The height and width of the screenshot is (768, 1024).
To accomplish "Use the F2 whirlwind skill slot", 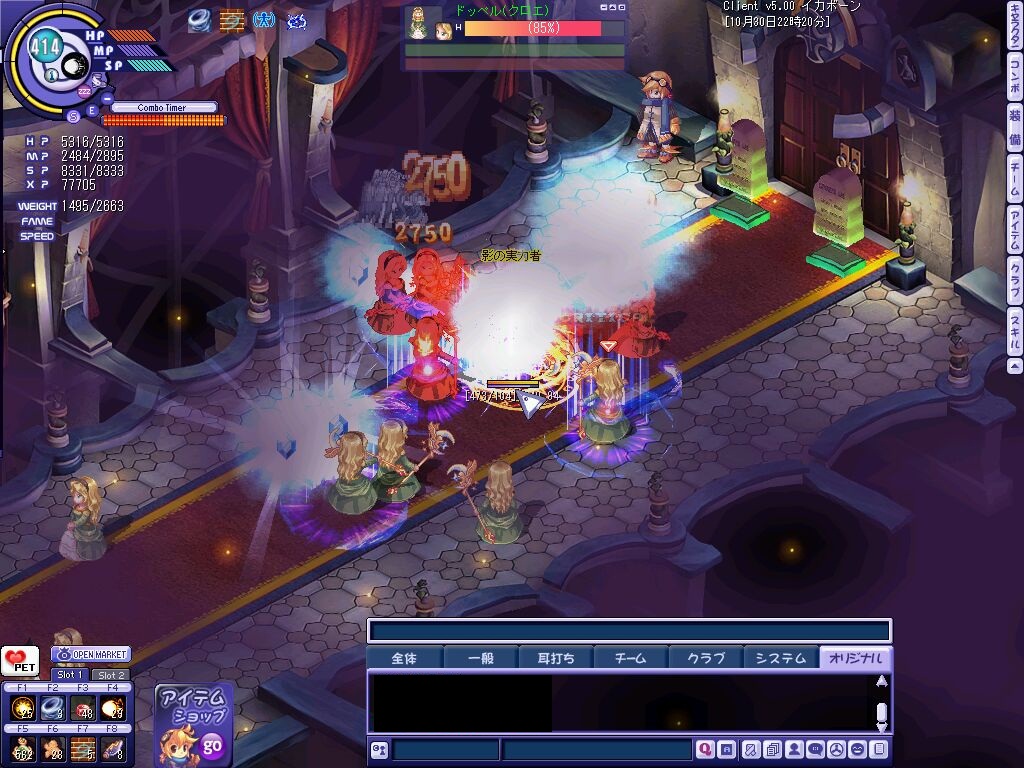I will pos(53,708).
